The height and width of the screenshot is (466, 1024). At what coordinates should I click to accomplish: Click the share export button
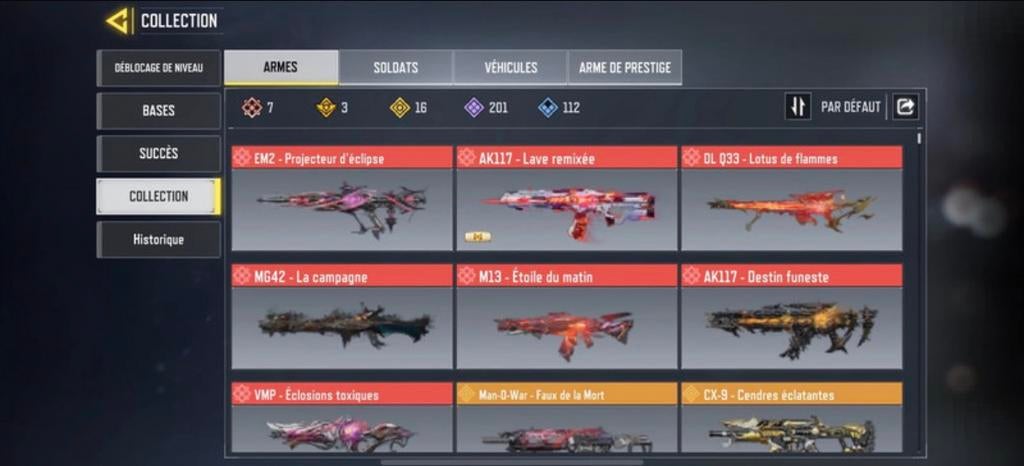[906, 107]
